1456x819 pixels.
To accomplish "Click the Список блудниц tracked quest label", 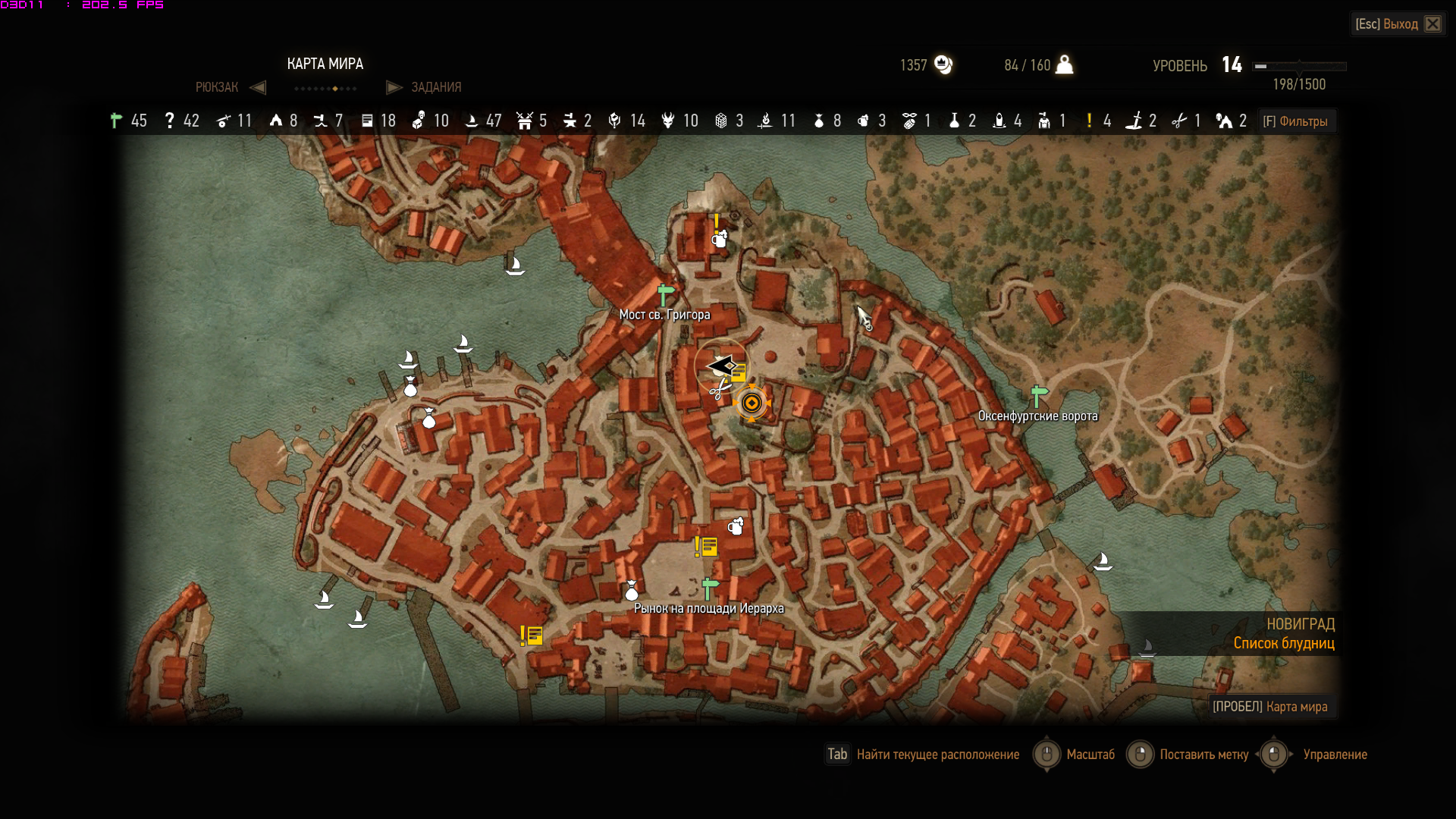I will [x=1283, y=643].
